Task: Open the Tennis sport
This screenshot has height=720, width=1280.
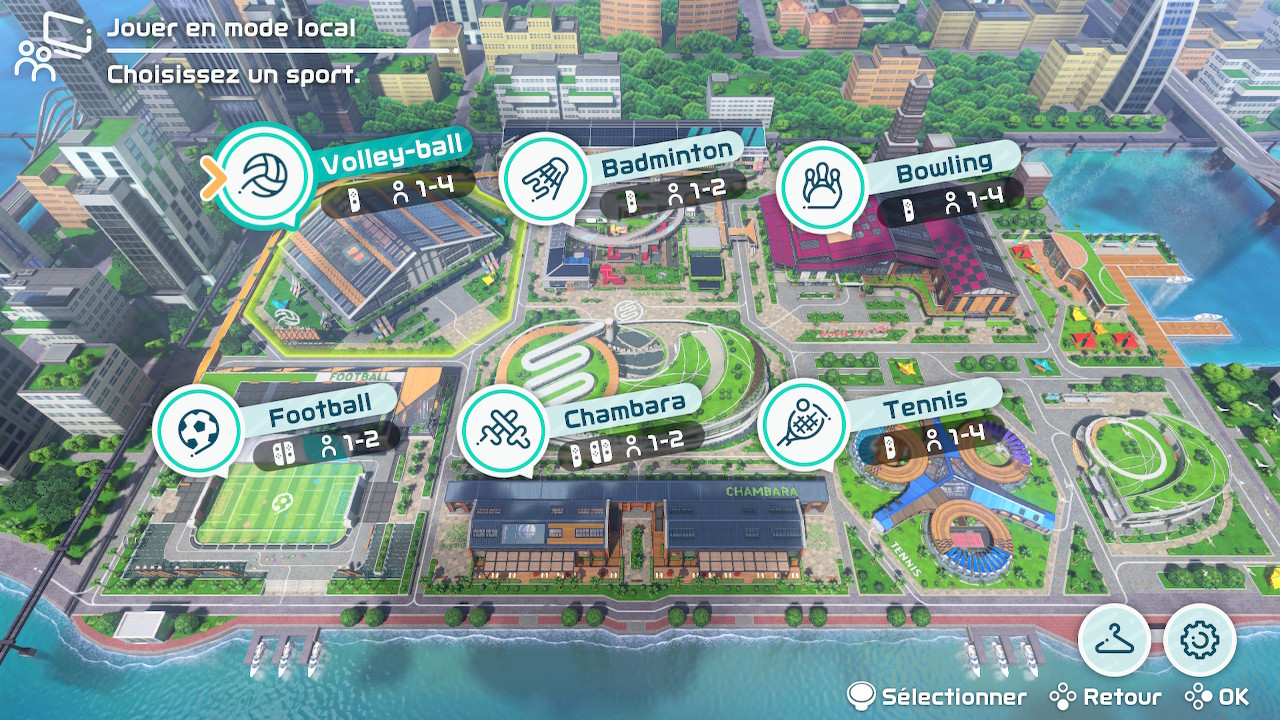Action: 803,423
